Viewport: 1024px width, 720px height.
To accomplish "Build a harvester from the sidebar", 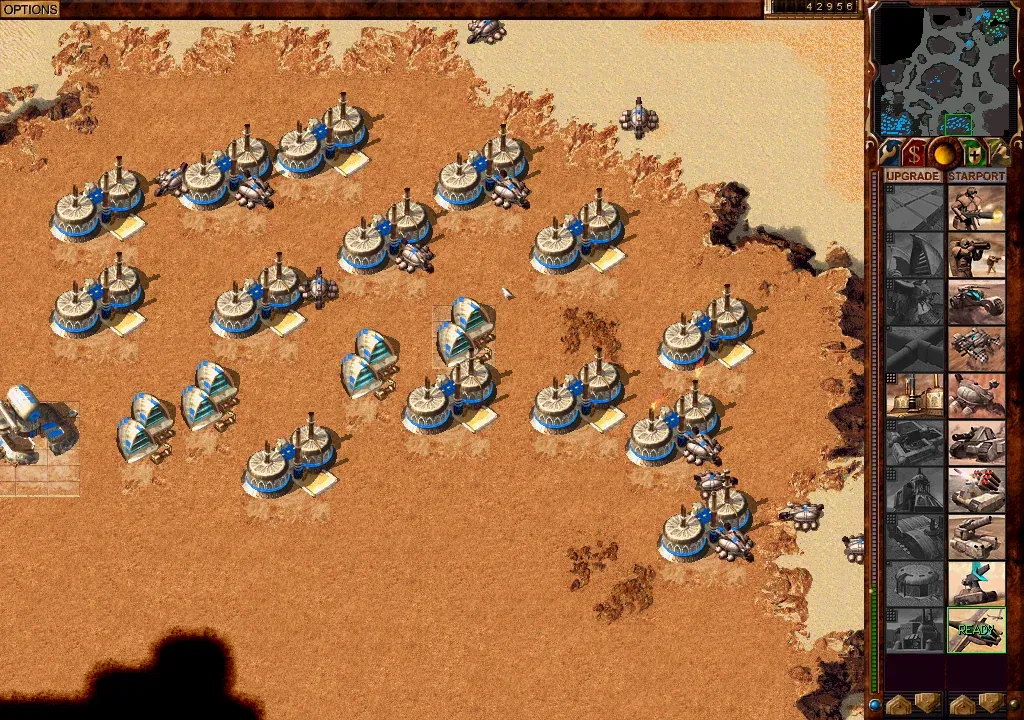I will [x=976, y=396].
